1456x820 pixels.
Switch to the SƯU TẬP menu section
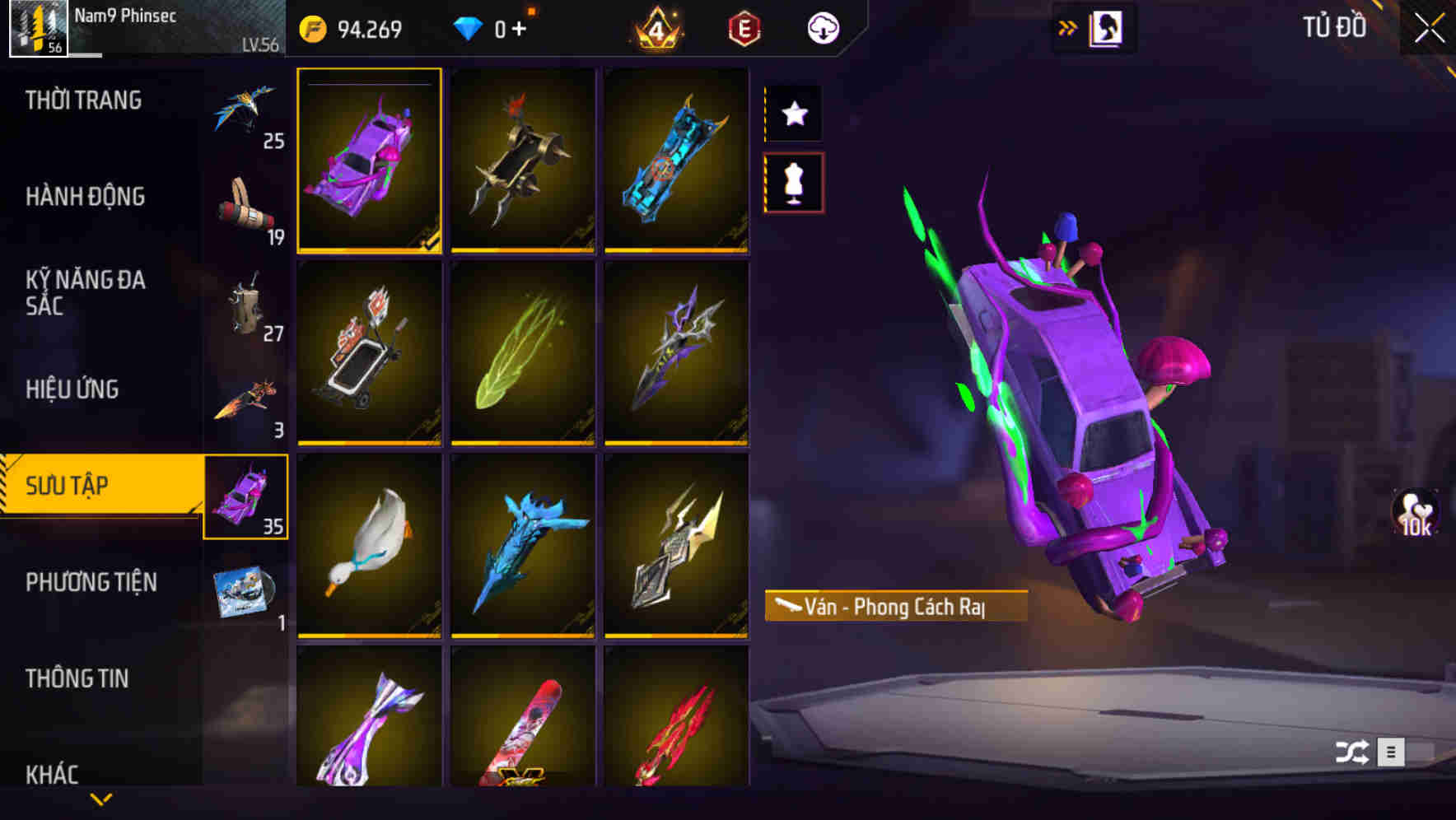[x=91, y=486]
